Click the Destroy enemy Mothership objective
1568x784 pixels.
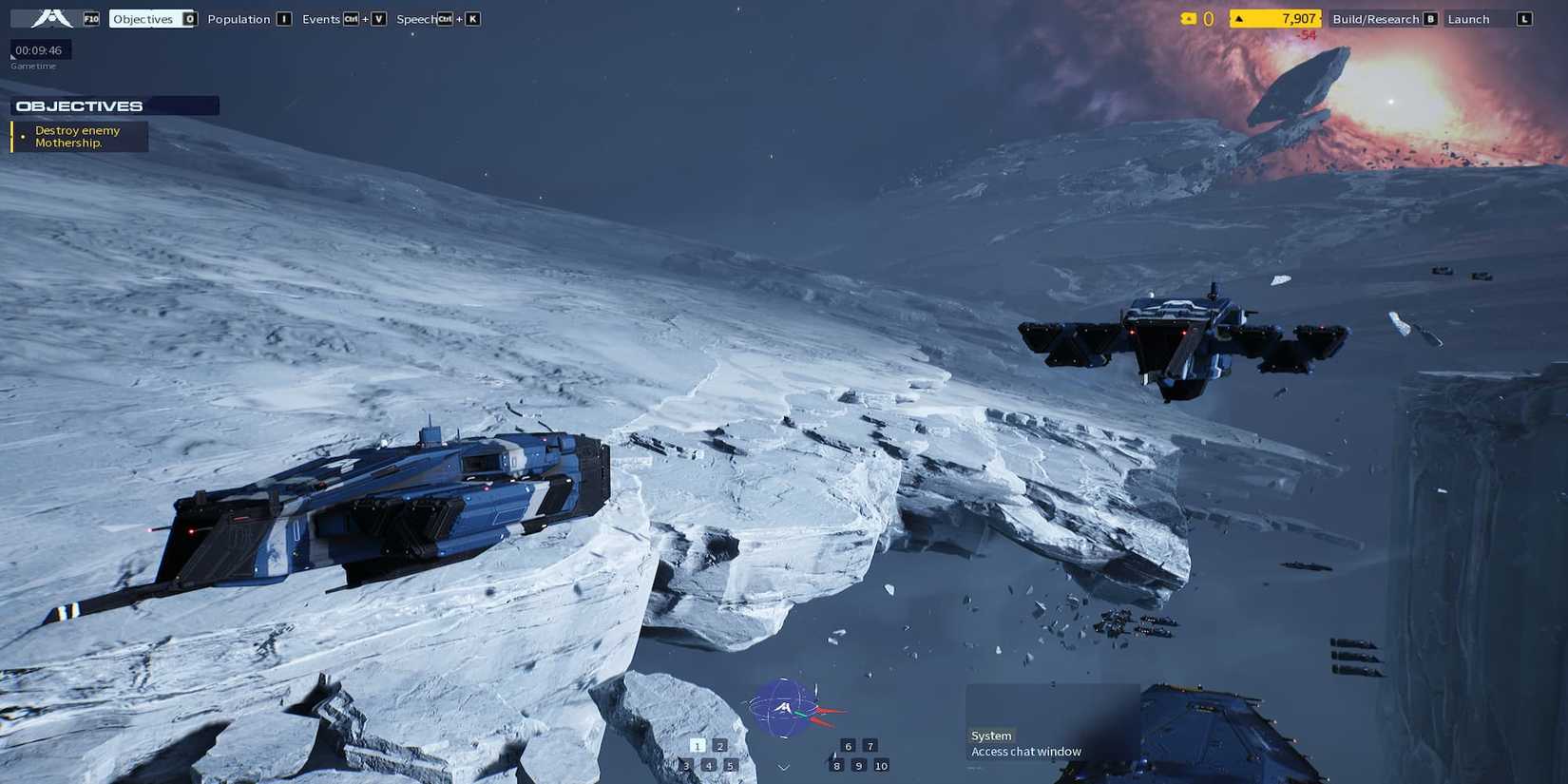[78, 136]
